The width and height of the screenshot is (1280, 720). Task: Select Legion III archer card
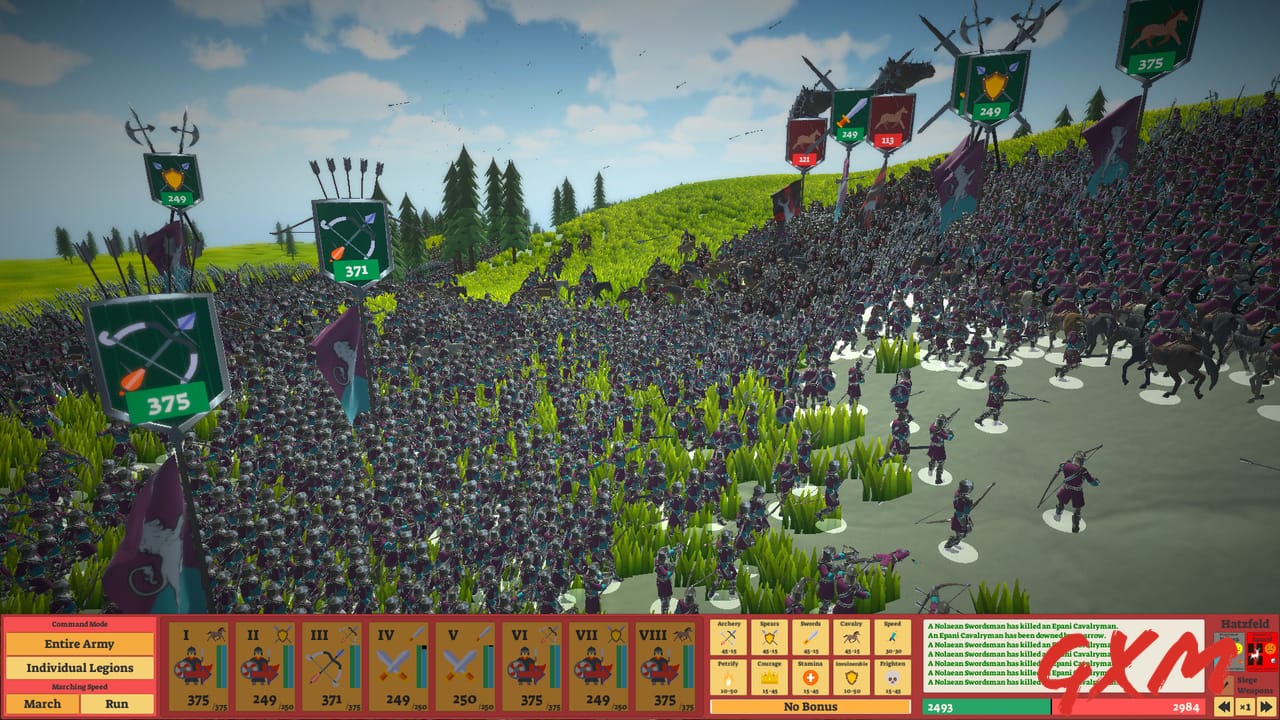[332, 665]
